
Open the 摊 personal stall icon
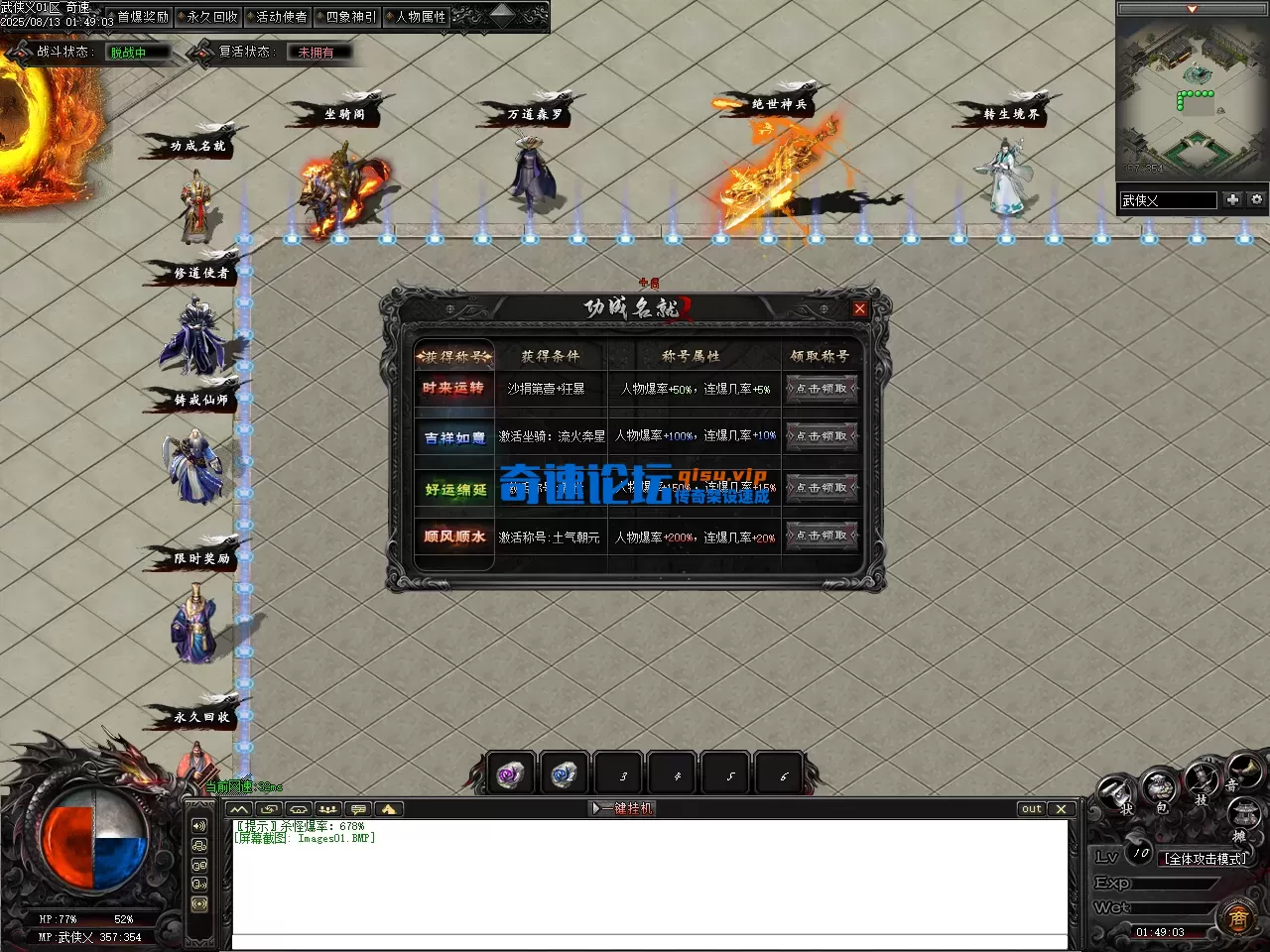click(1243, 813)
